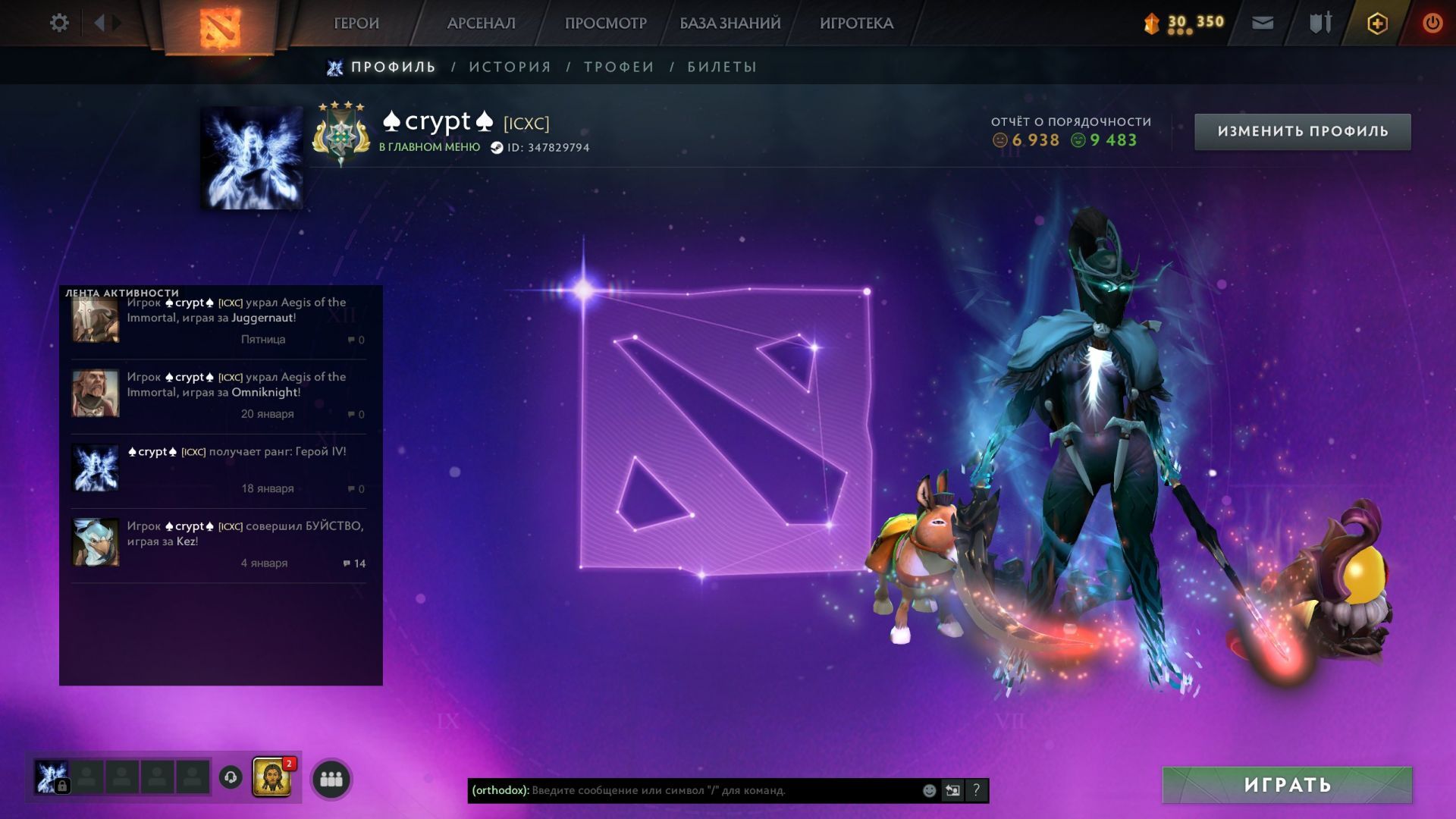Open the settings gear icon
1456x819 pixels.
(x=59, y=23)
